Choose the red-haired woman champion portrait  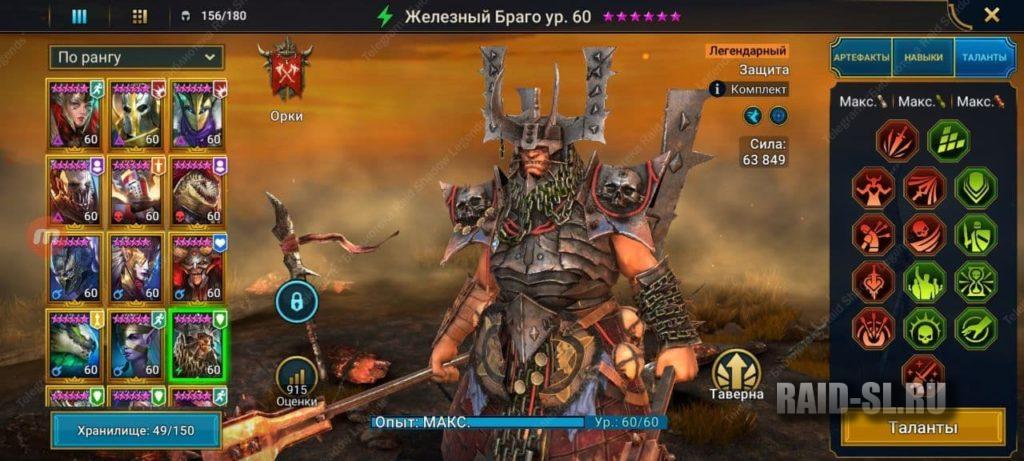pyautogui.click(x=76, y=113)
